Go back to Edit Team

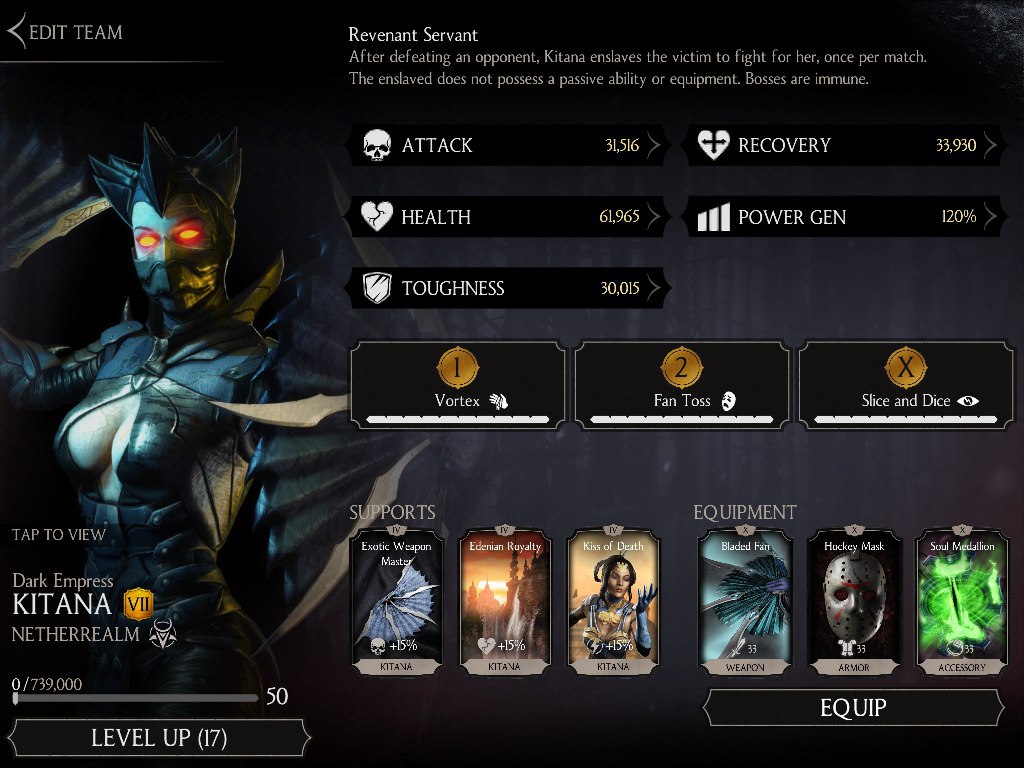click(x=66, y=32)
